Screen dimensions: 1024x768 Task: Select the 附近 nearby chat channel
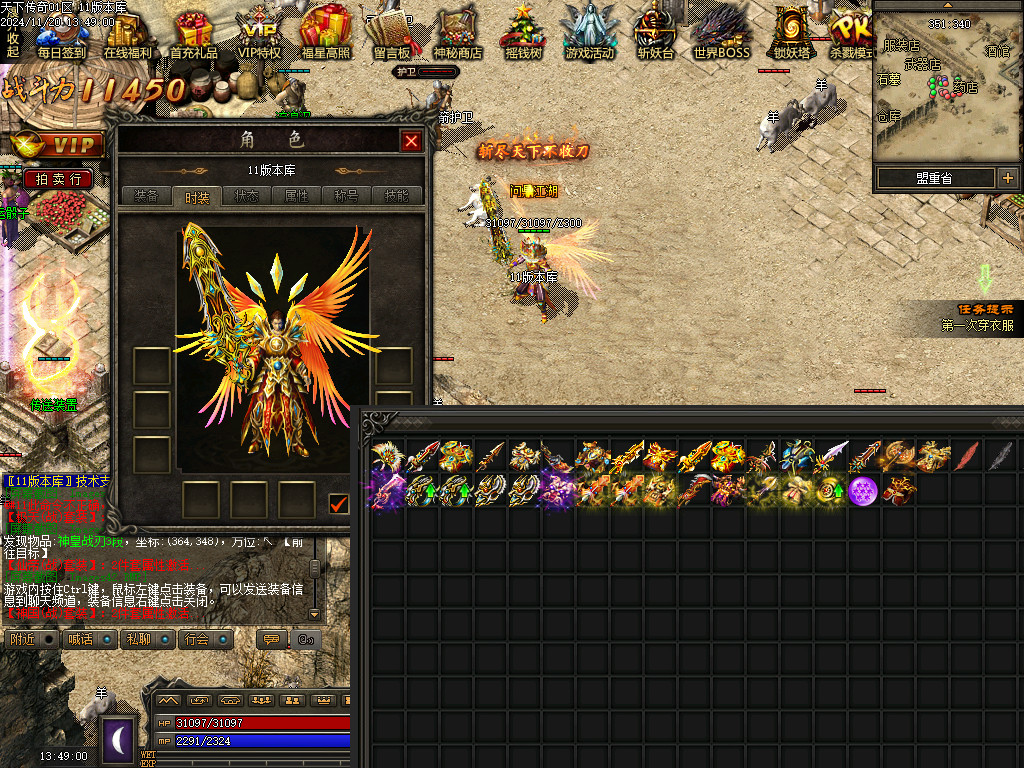click(32, 639)
